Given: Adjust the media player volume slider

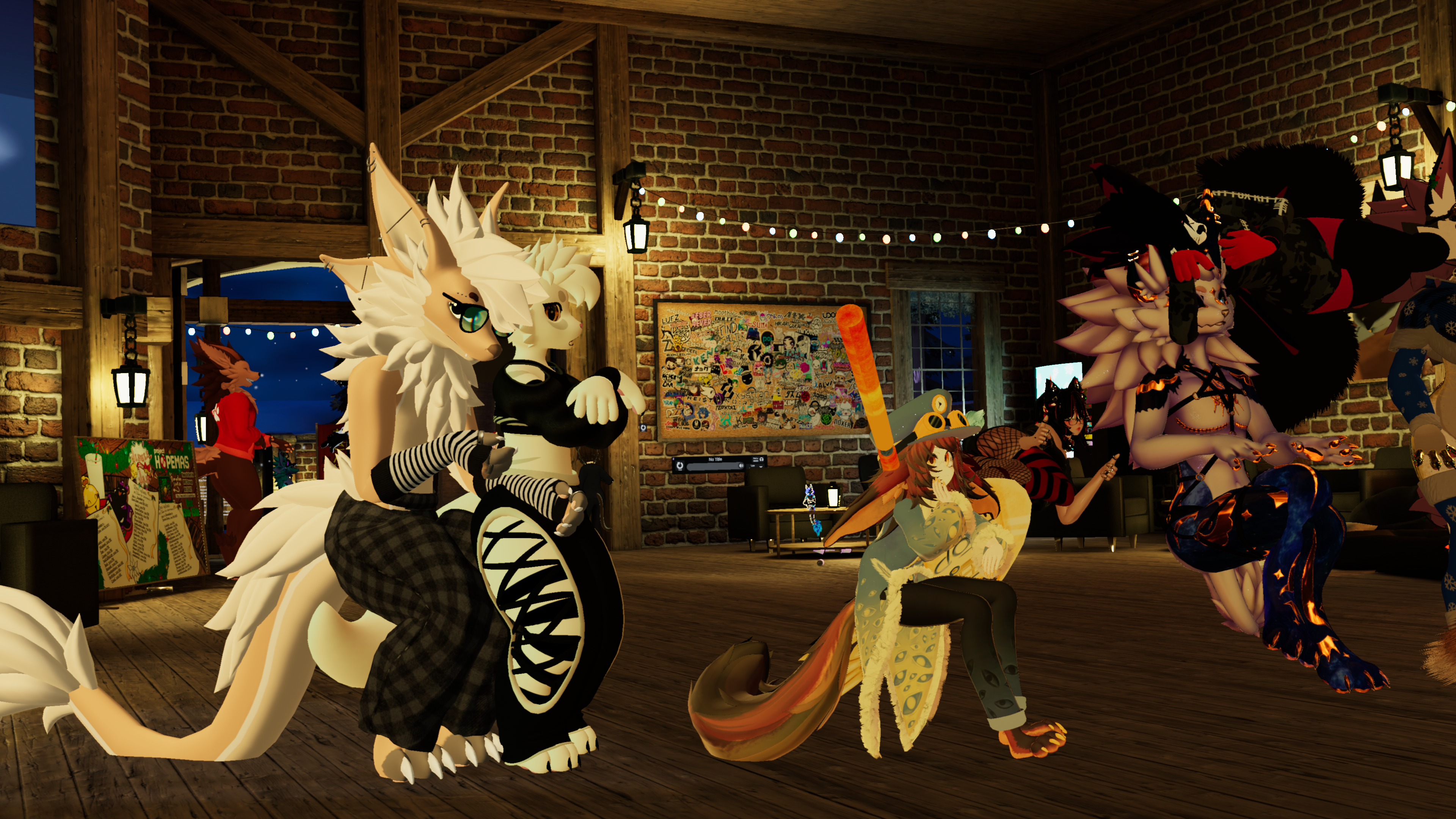Looking at the screenshot, I should 715,467.
